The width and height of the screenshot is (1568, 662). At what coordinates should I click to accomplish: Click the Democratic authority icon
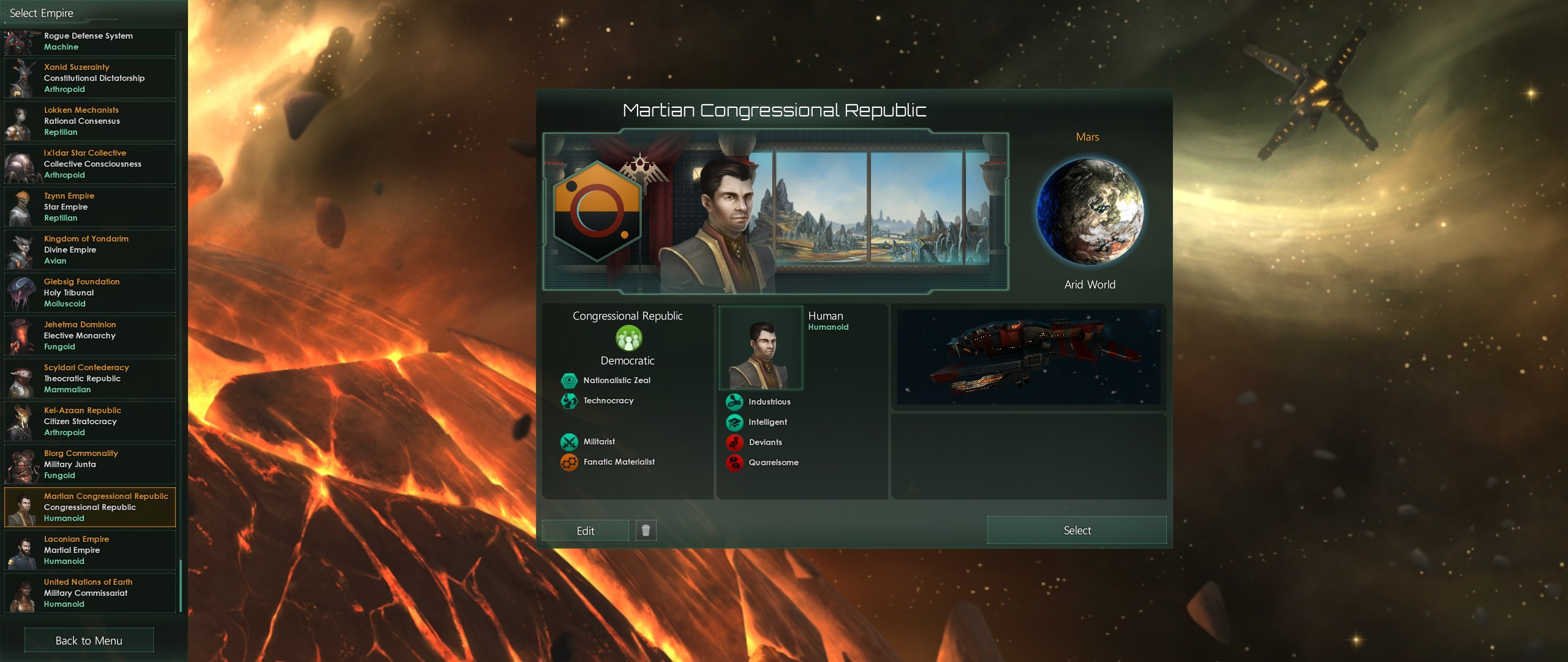(628, 338)
